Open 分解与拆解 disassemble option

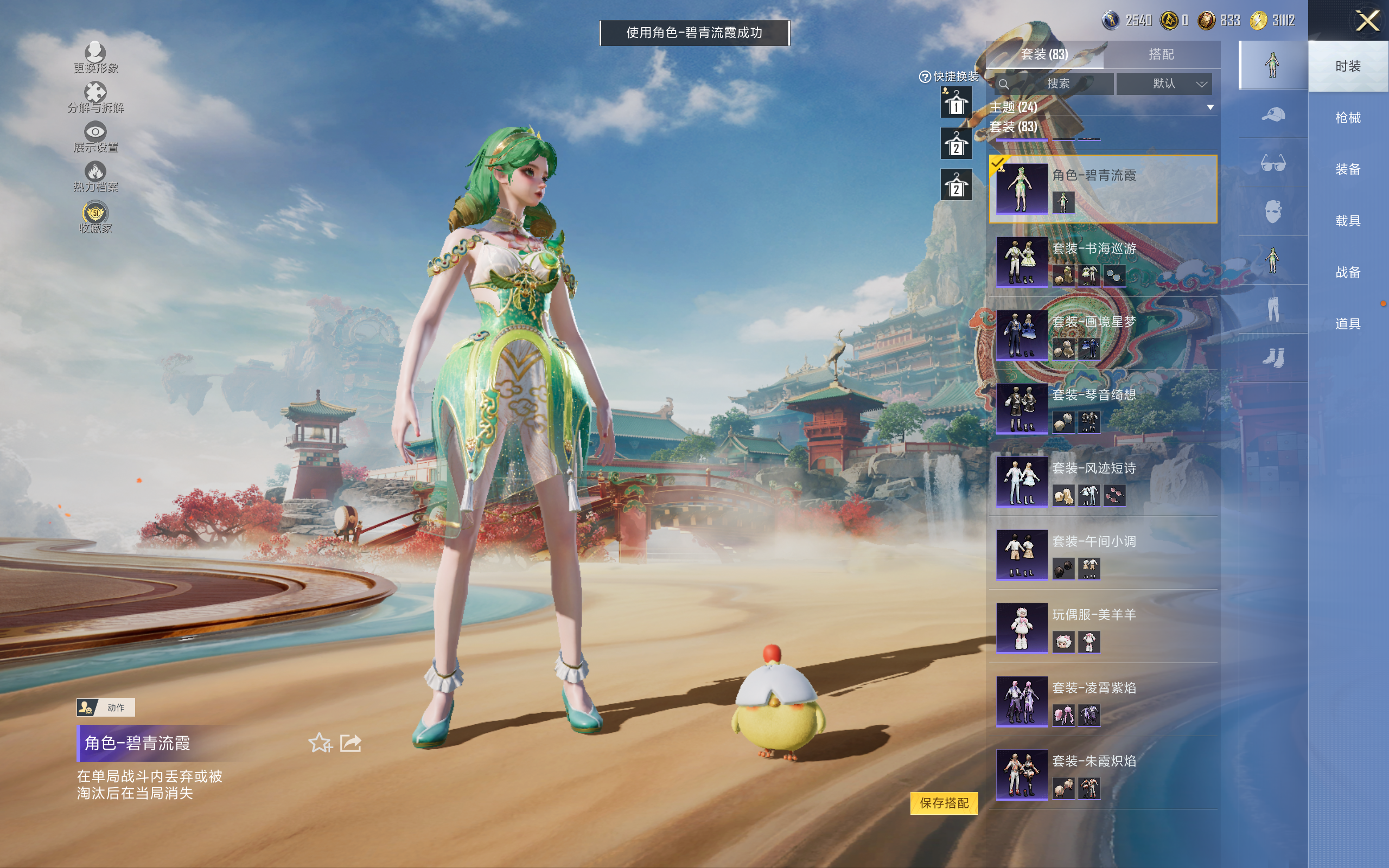95,97
